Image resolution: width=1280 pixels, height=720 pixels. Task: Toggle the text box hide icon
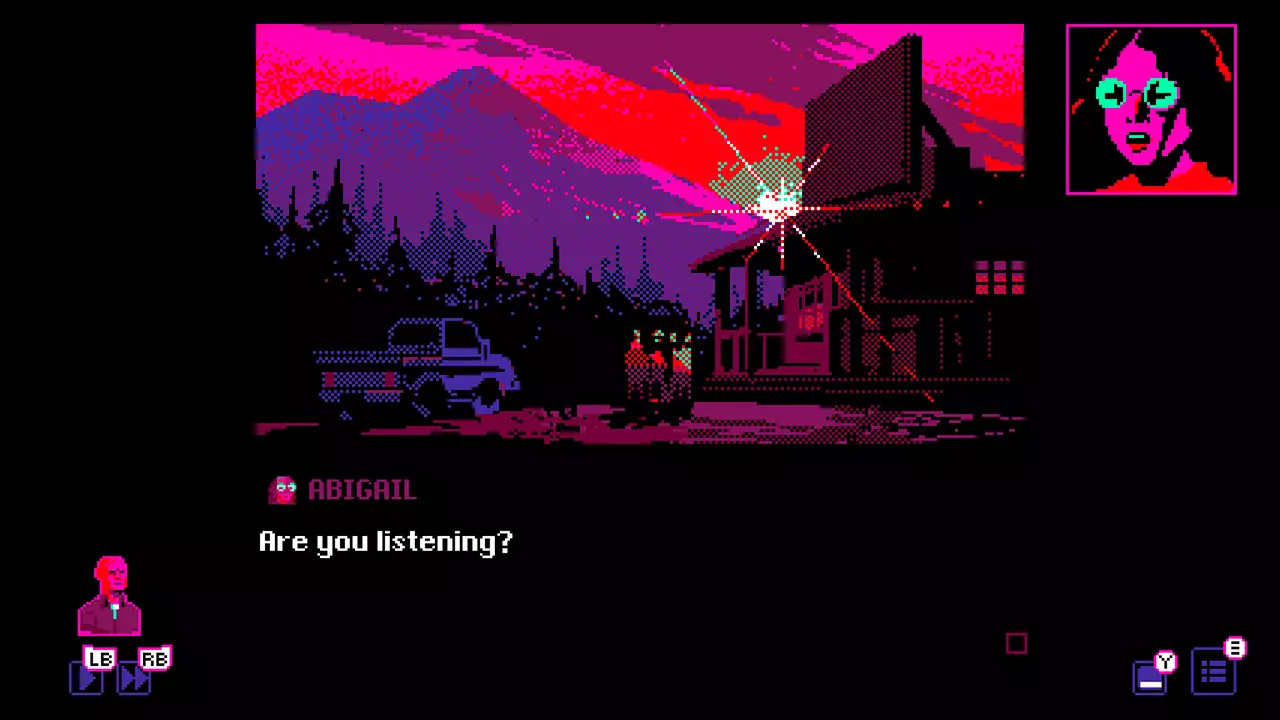1149,678
